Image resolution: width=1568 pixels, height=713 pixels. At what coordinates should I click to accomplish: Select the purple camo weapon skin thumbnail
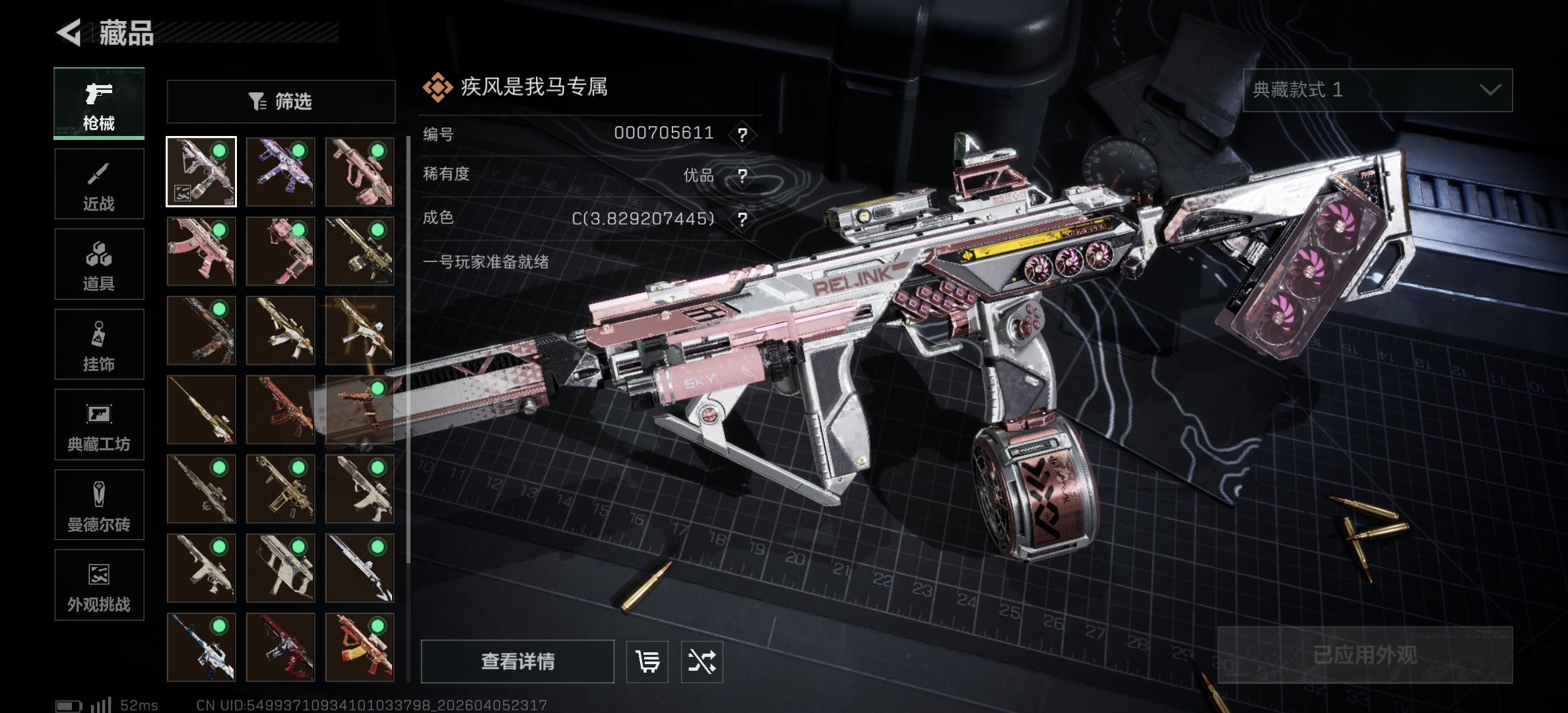pos(280,172)
